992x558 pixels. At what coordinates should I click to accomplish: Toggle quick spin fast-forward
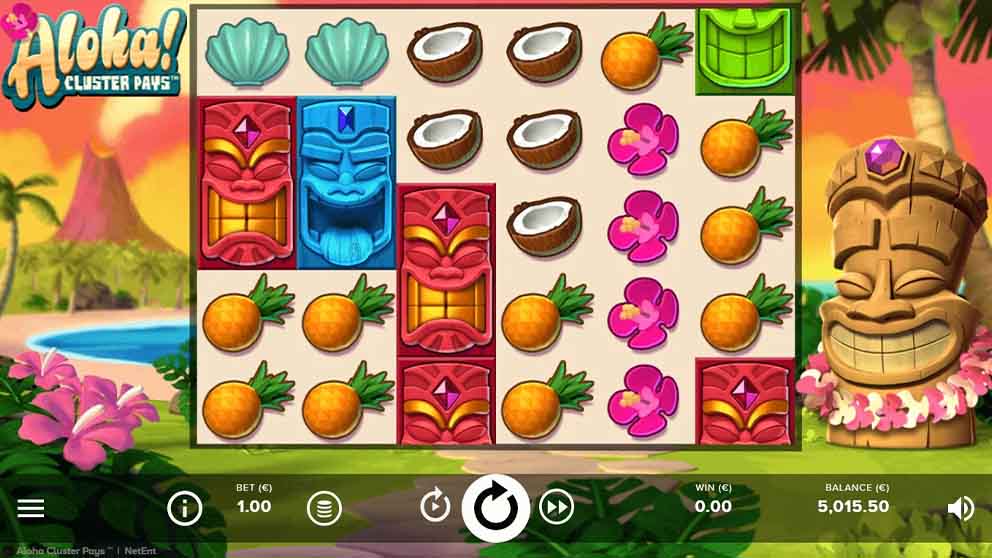557,508
